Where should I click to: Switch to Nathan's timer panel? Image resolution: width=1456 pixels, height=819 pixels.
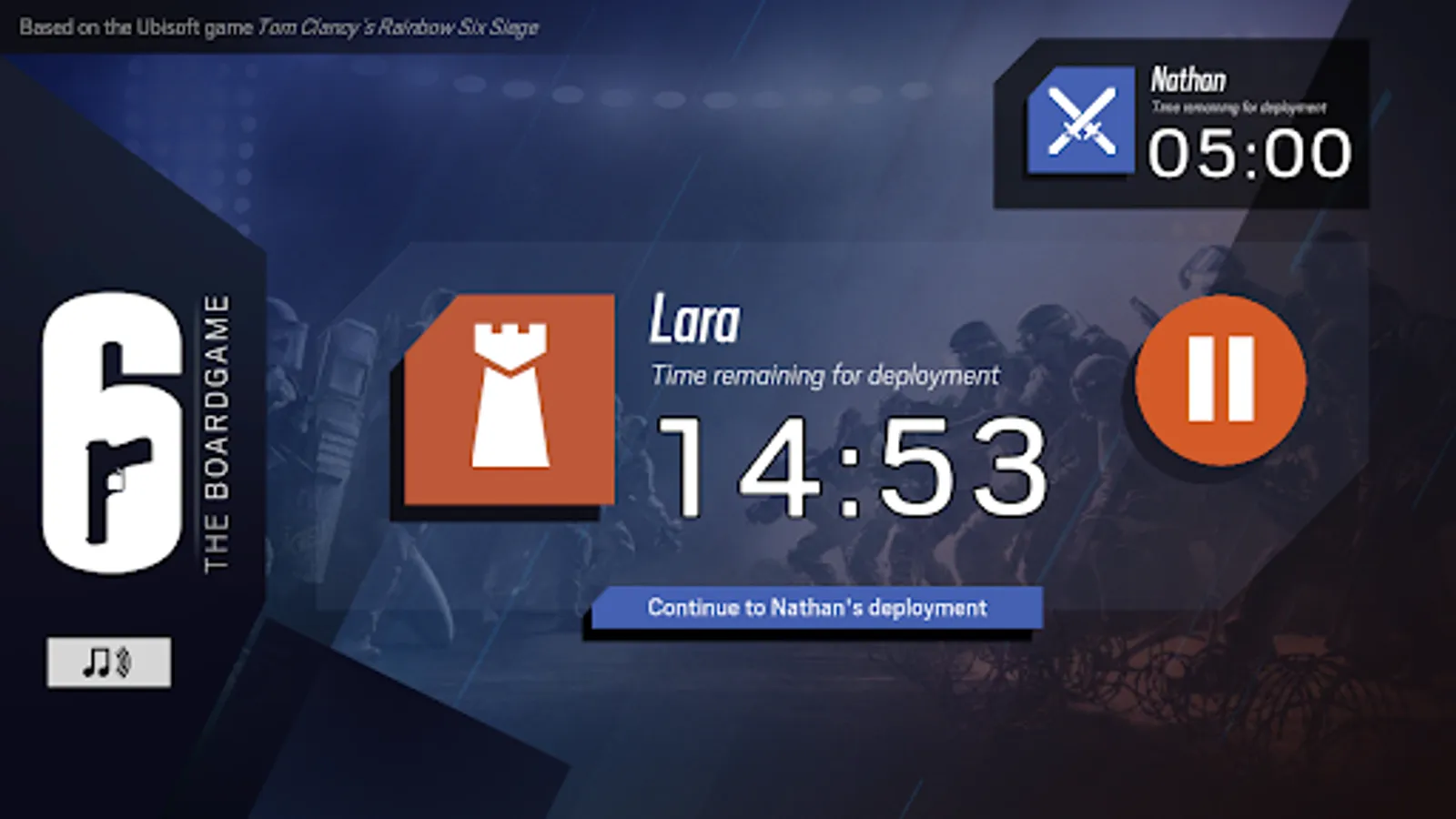click(x=1183, y=123)
